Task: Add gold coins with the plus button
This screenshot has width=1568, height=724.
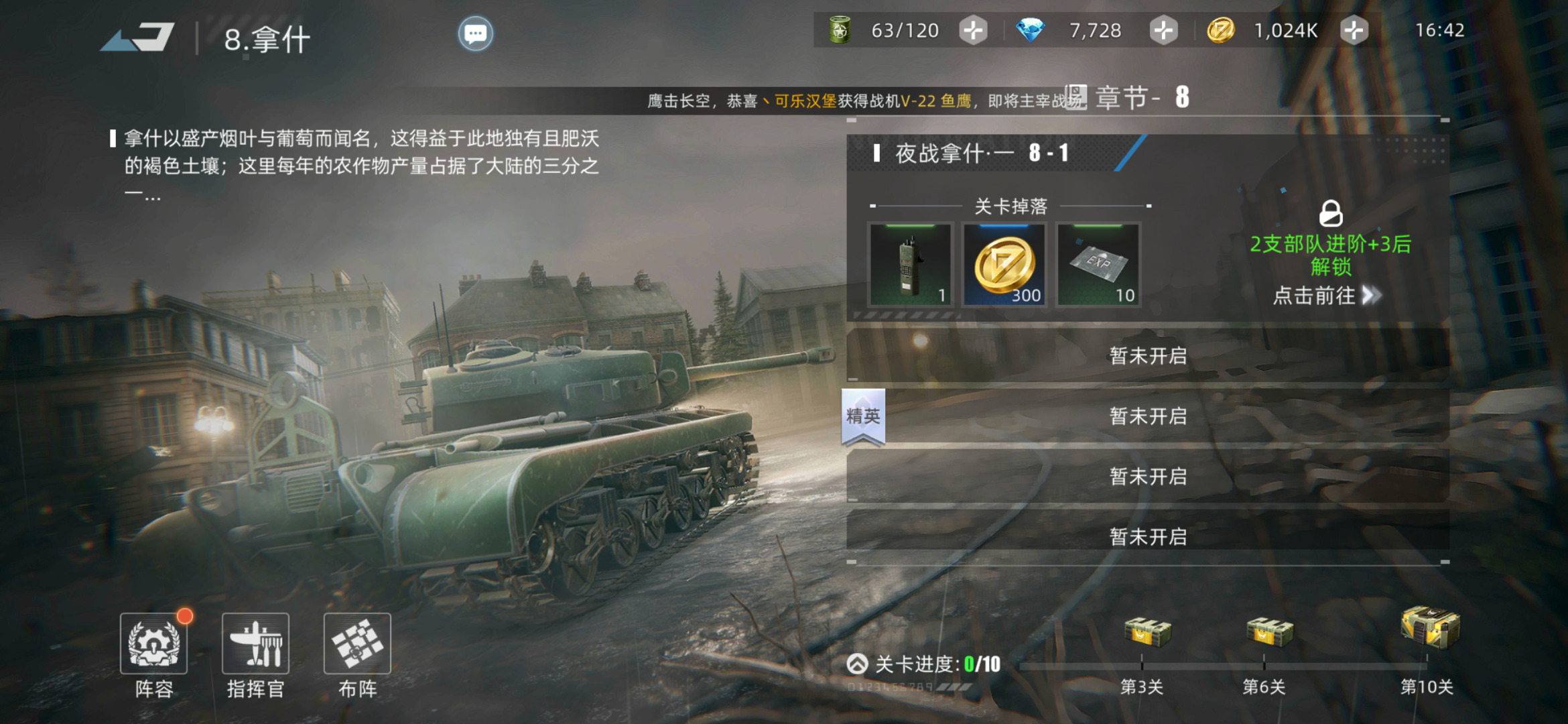Action: [1354, 31]
